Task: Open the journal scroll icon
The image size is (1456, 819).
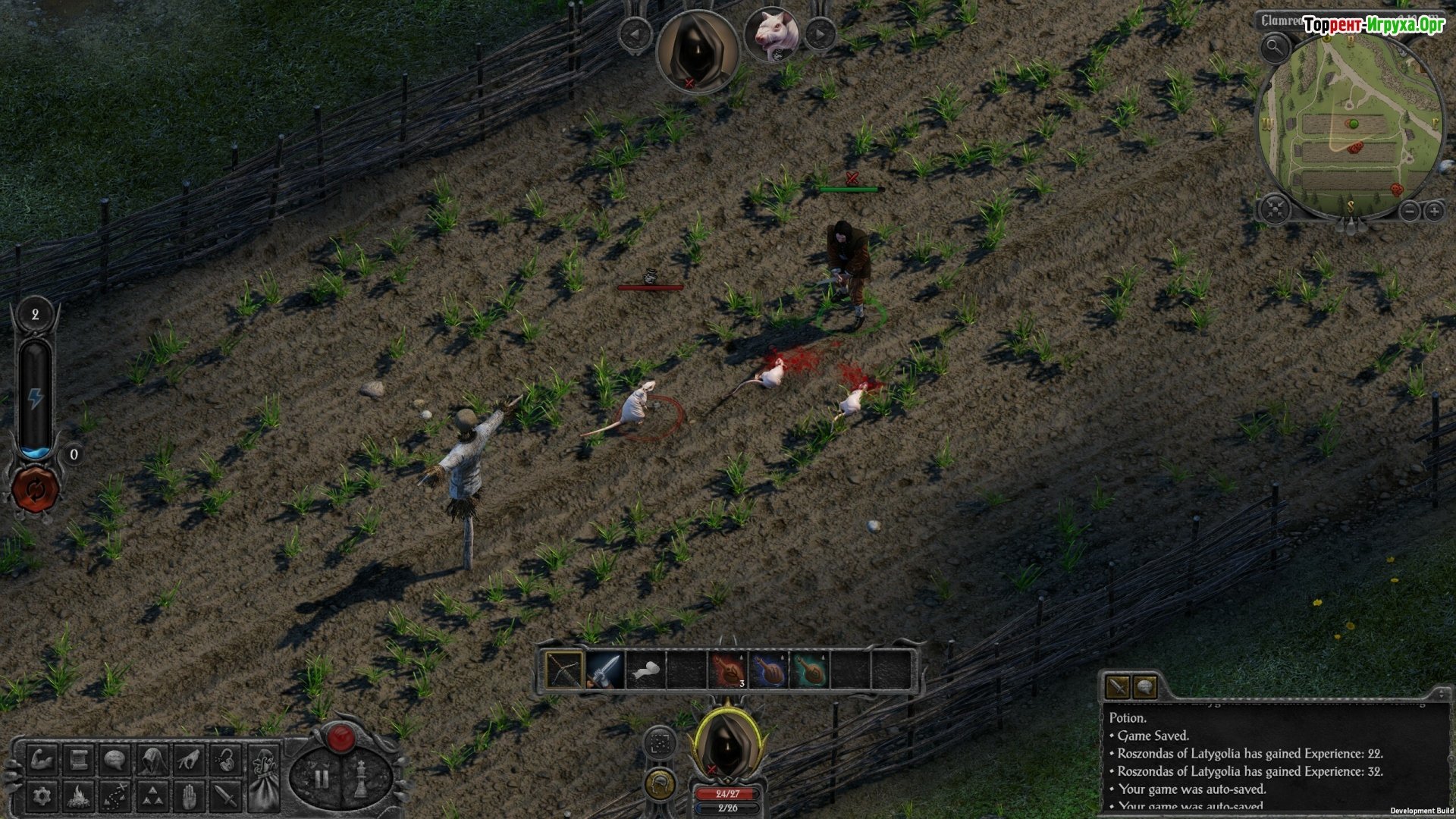Action: point(78,759)
